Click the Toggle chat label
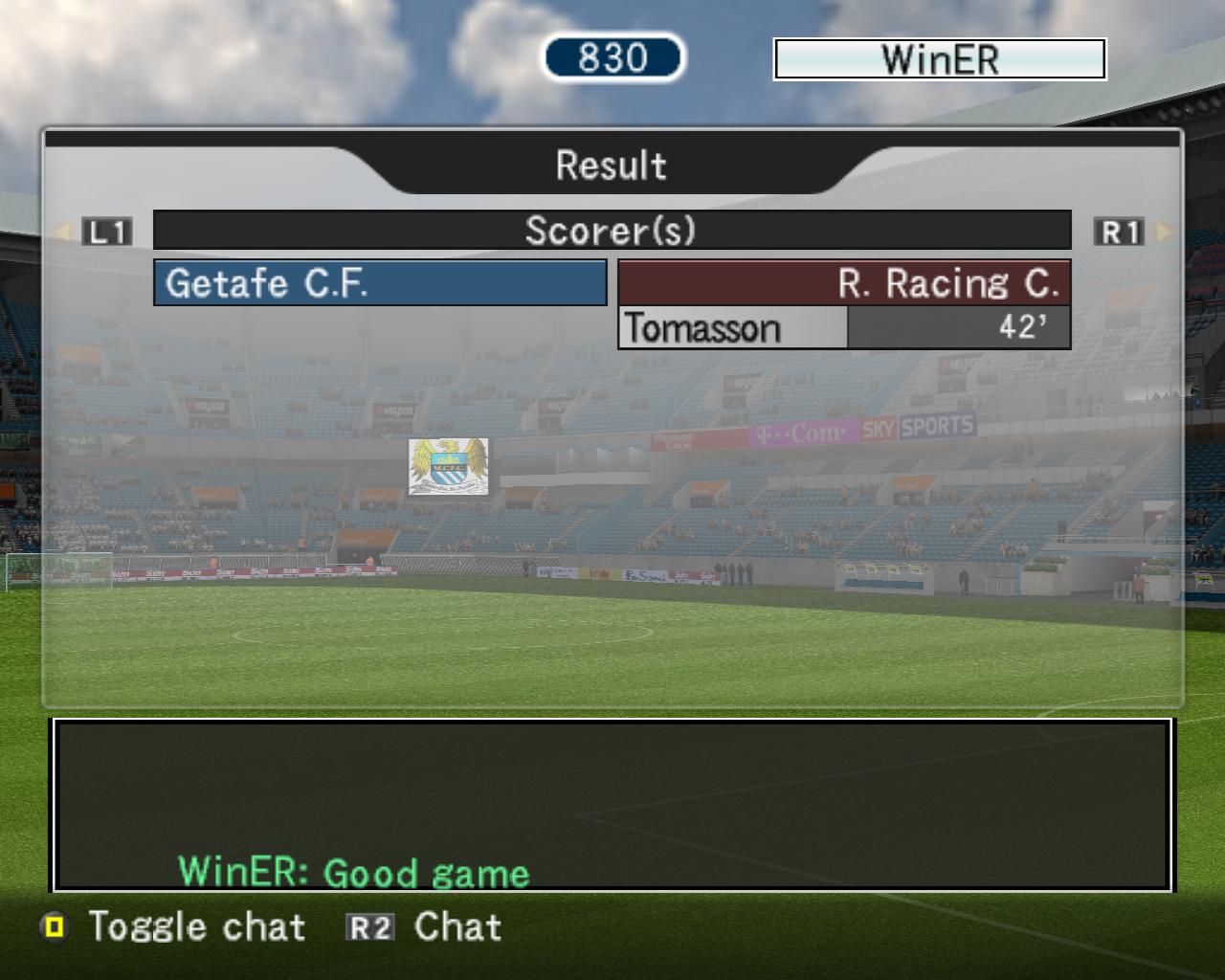1225x980 pixels. pyautogui.click(x=196, y=926)
